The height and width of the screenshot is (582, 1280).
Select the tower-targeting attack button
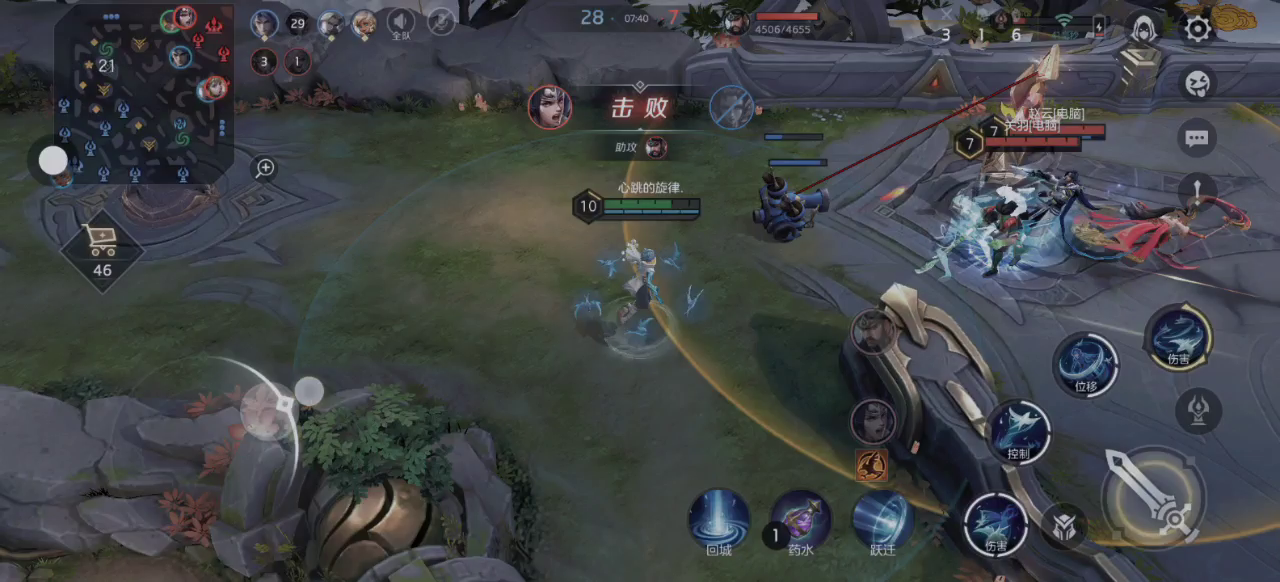click(x=1198, y=410)
